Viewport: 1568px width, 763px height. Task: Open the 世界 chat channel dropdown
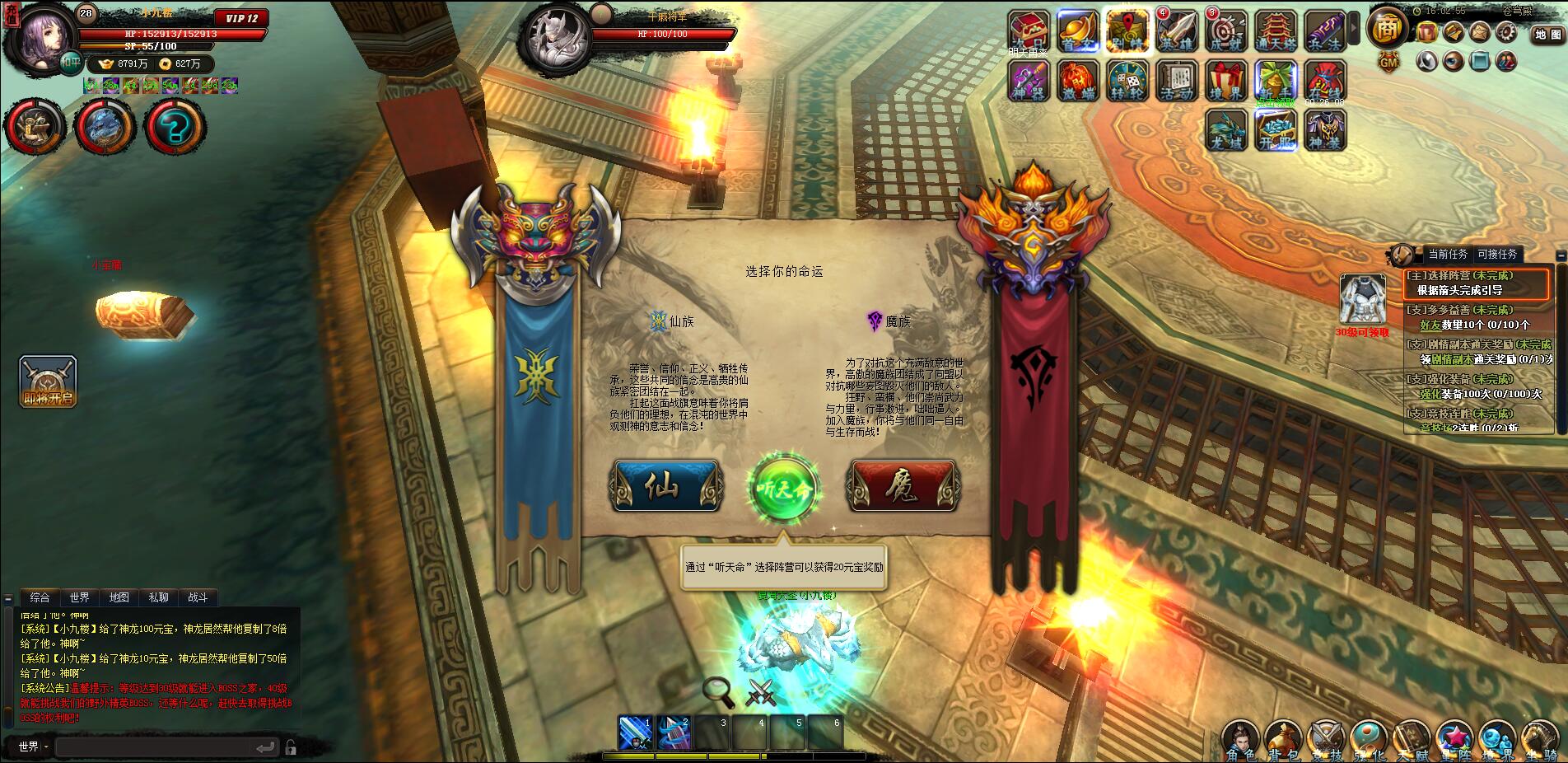tap(34, 747)
